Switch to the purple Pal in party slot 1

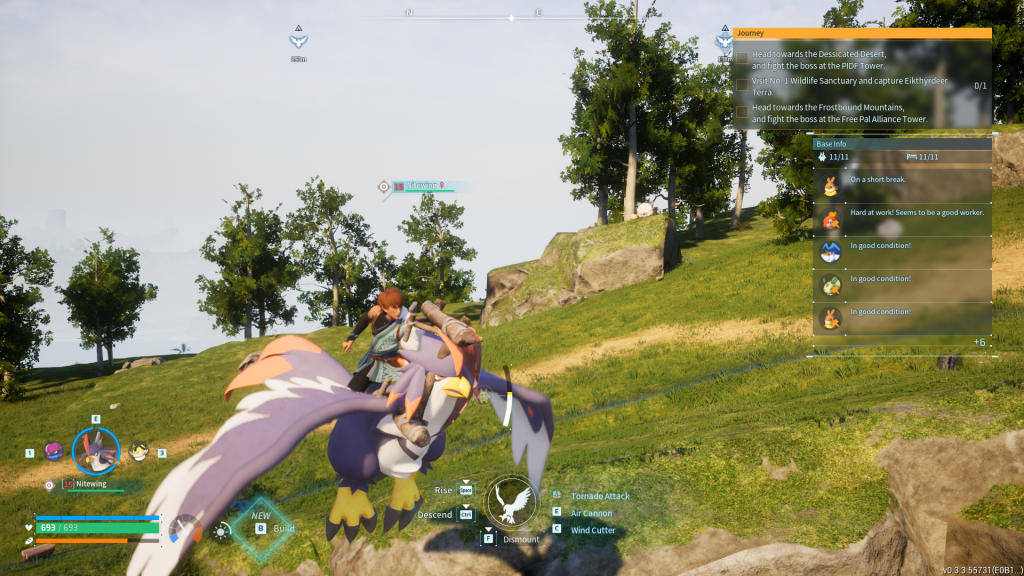[x=53, y=452]
